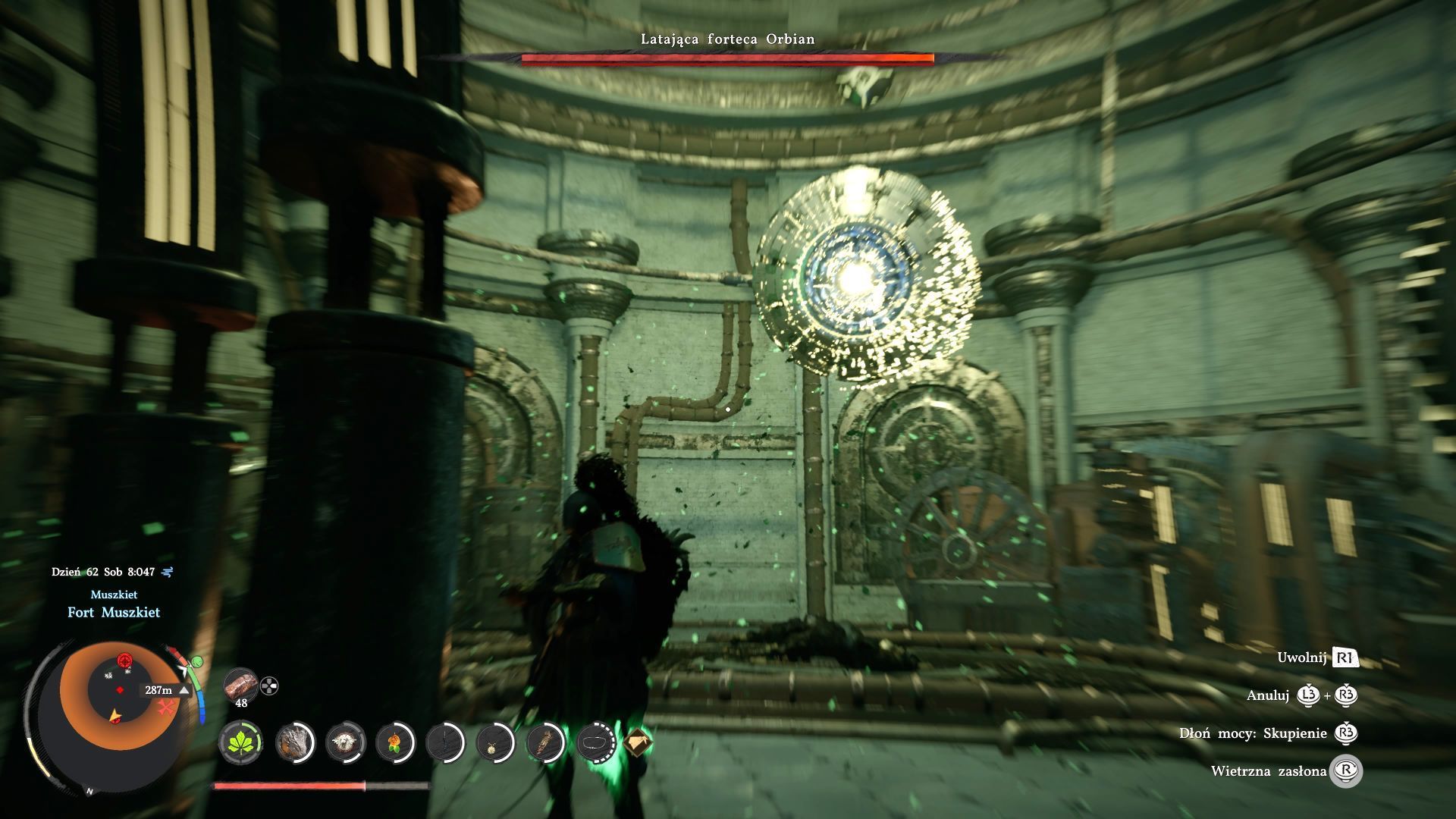Select the grey wolf fur ability slot
The width and height of the screenshot is (1456, 819).
pyautogui.click(x=294, y=741)
